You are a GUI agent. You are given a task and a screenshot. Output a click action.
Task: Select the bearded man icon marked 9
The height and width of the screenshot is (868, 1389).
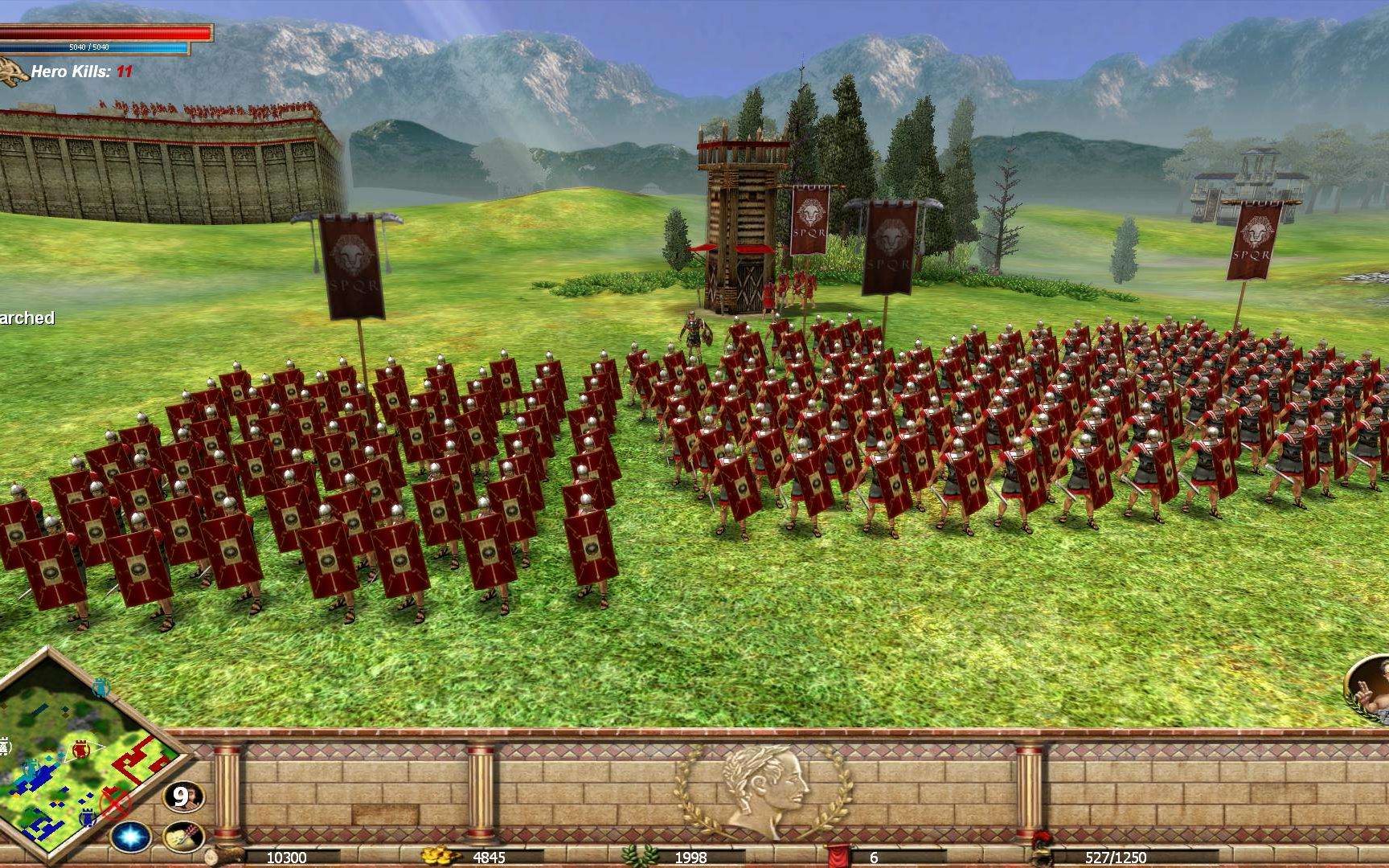point(183,796)
